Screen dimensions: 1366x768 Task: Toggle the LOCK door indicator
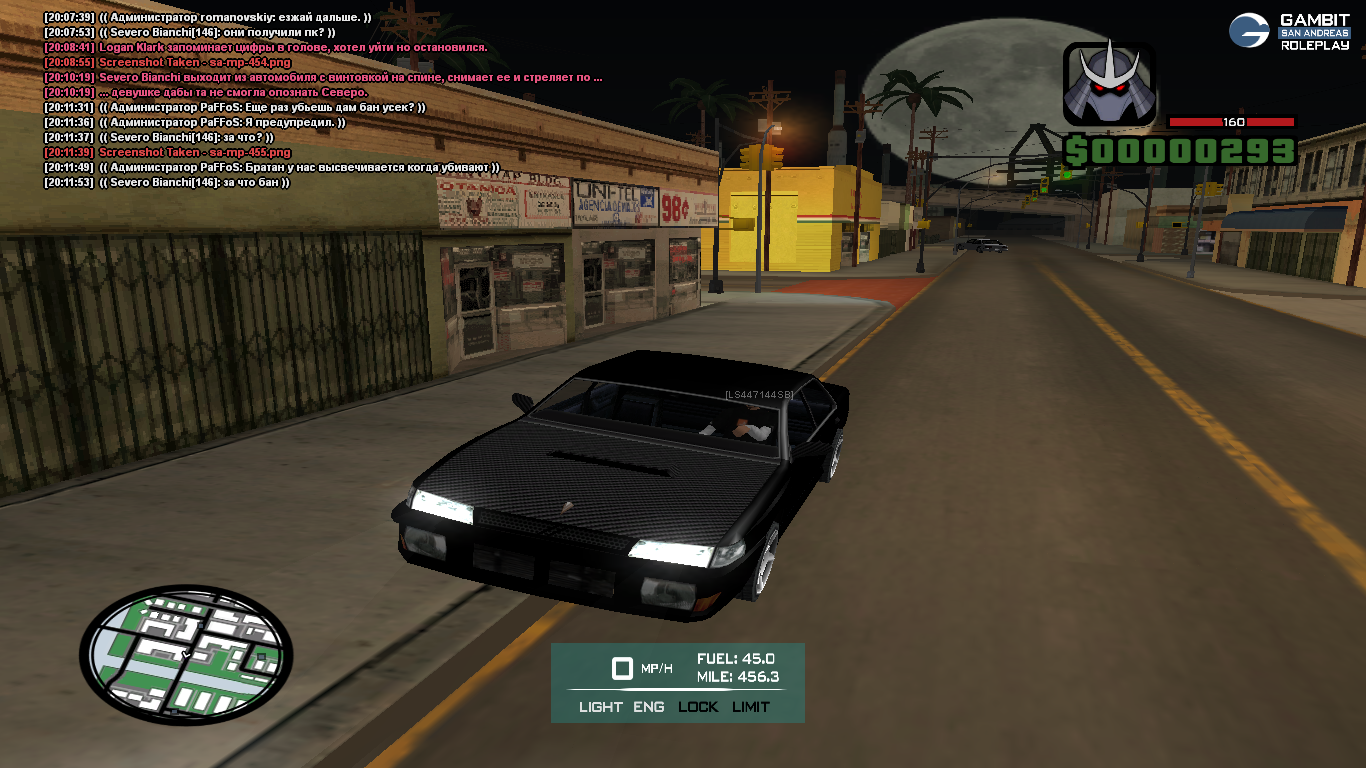[x=698, y=707]
